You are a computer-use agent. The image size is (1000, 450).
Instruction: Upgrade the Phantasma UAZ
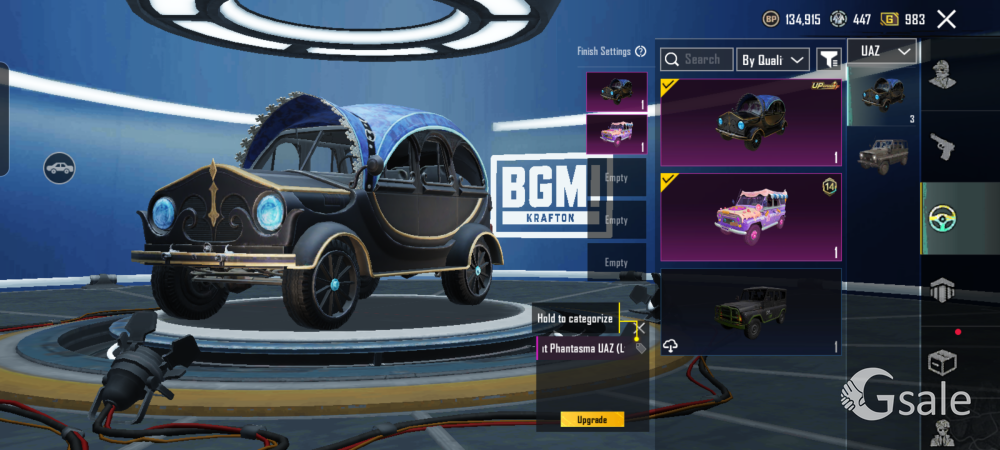pos(592,419)
